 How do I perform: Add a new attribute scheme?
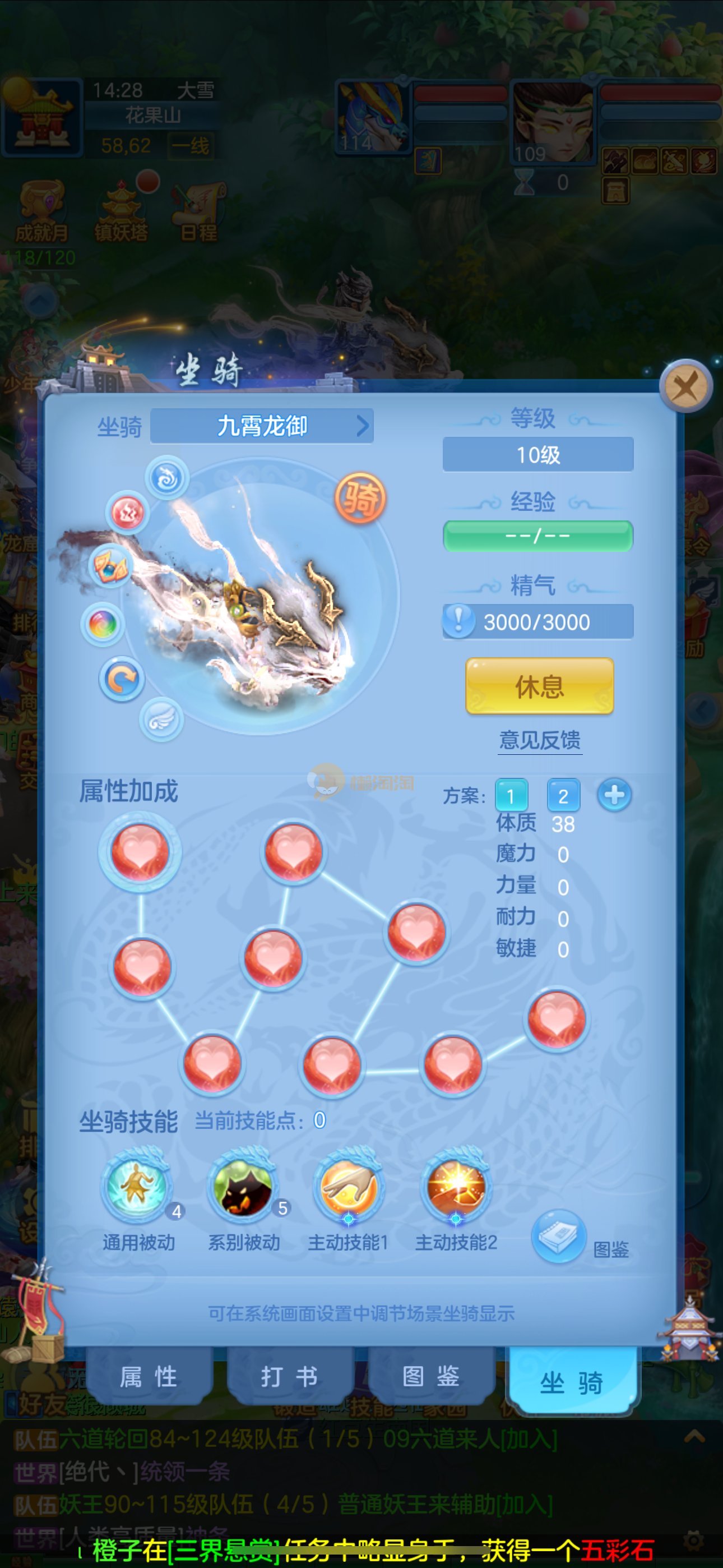614,795
